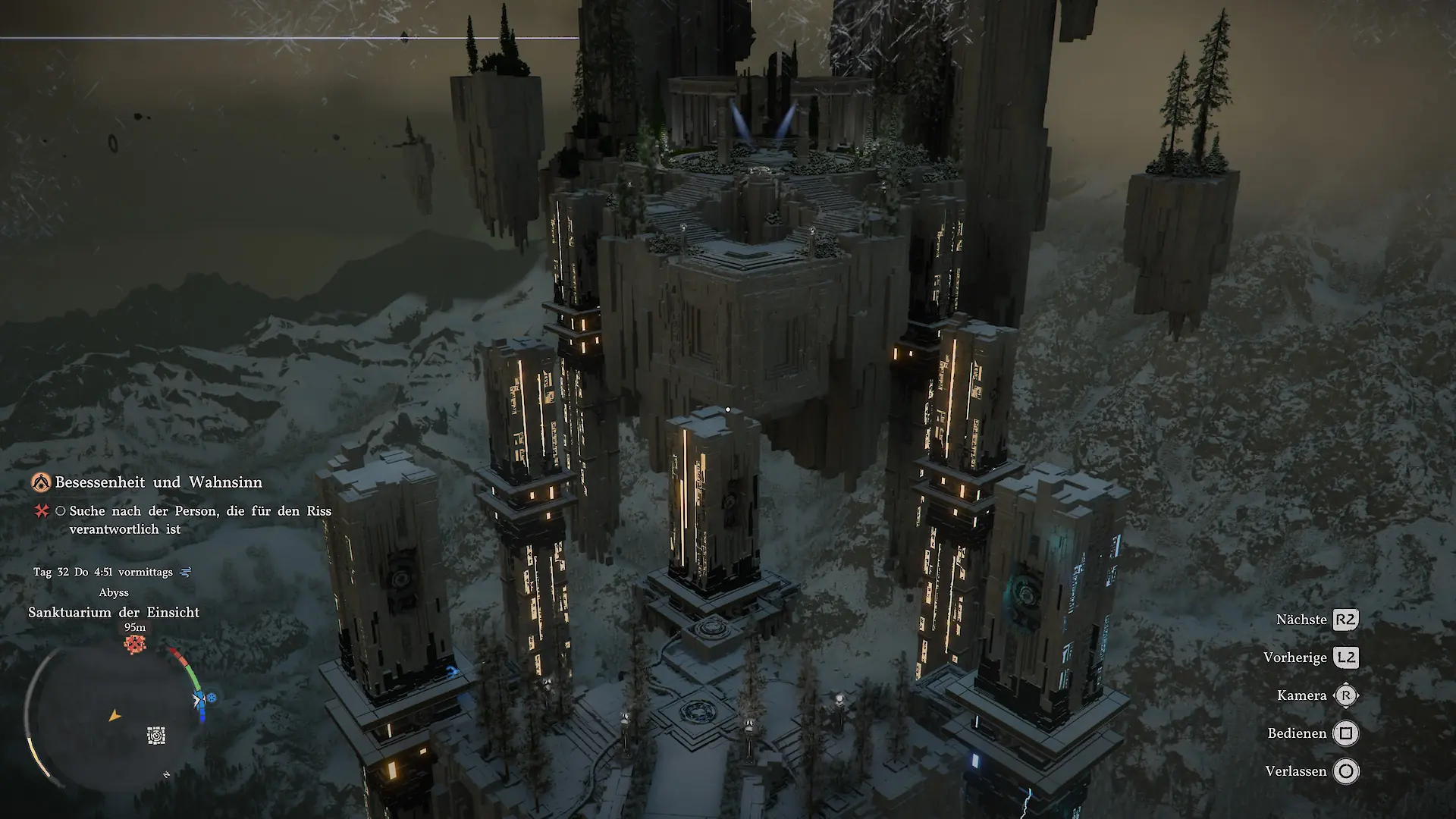The image size is (1456, 819).
Task: Open the Besessenheit und Wahnsinn quest tracker
Action: tap(158, 482)
